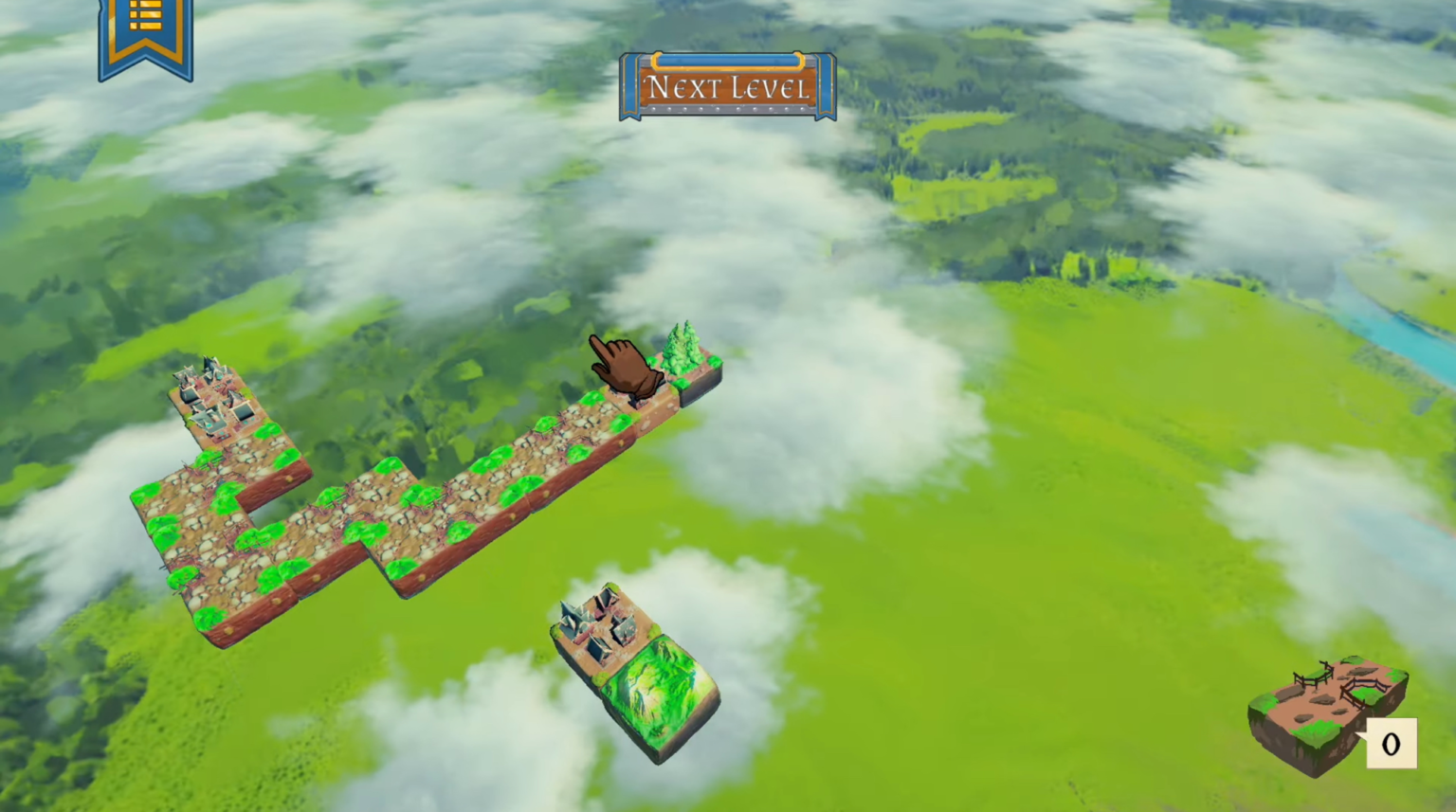
Task: Click the speech bubble beside the tile
Action: point(1391,744)
